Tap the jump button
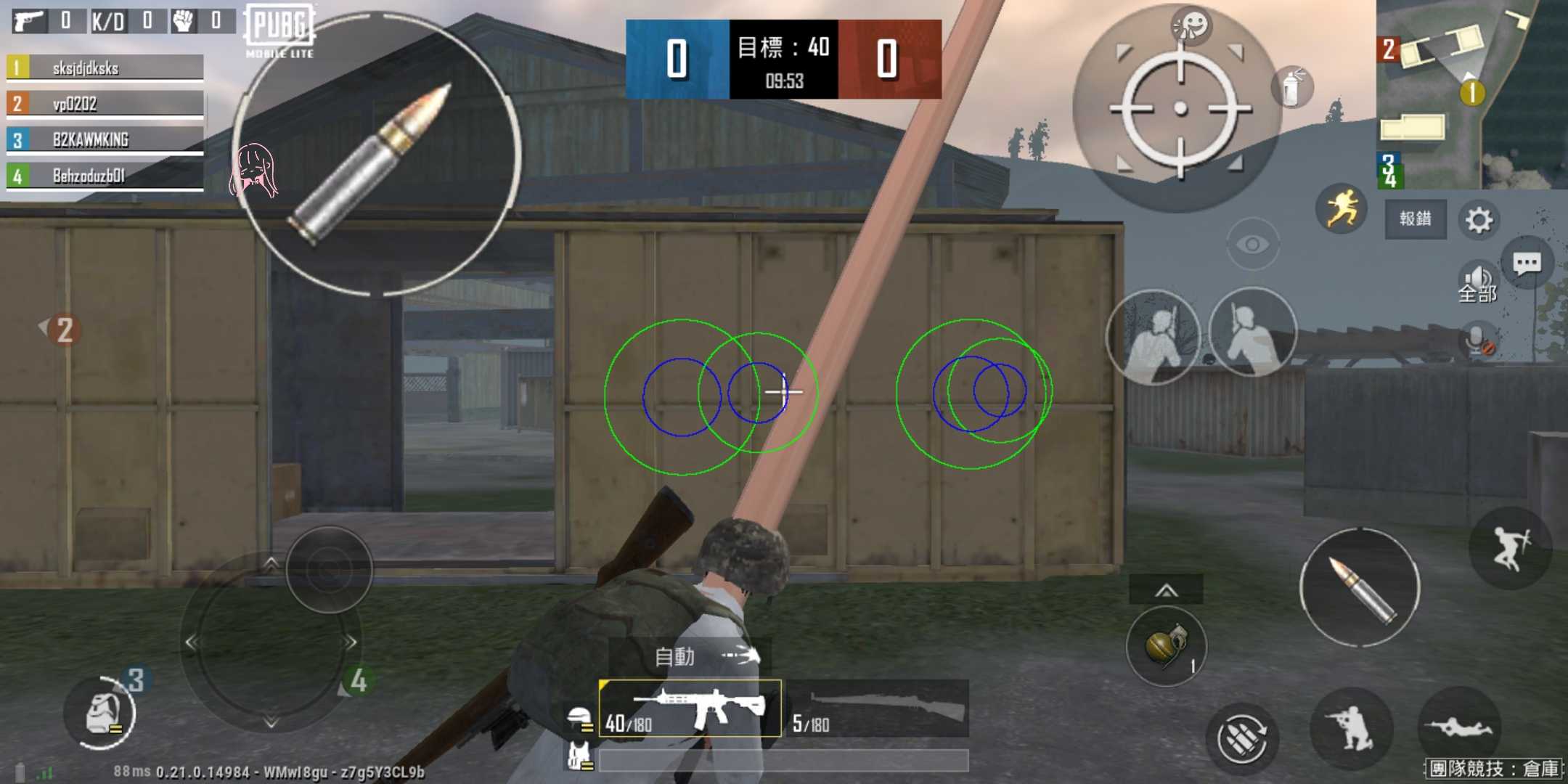 click(x=1510, y=549)
